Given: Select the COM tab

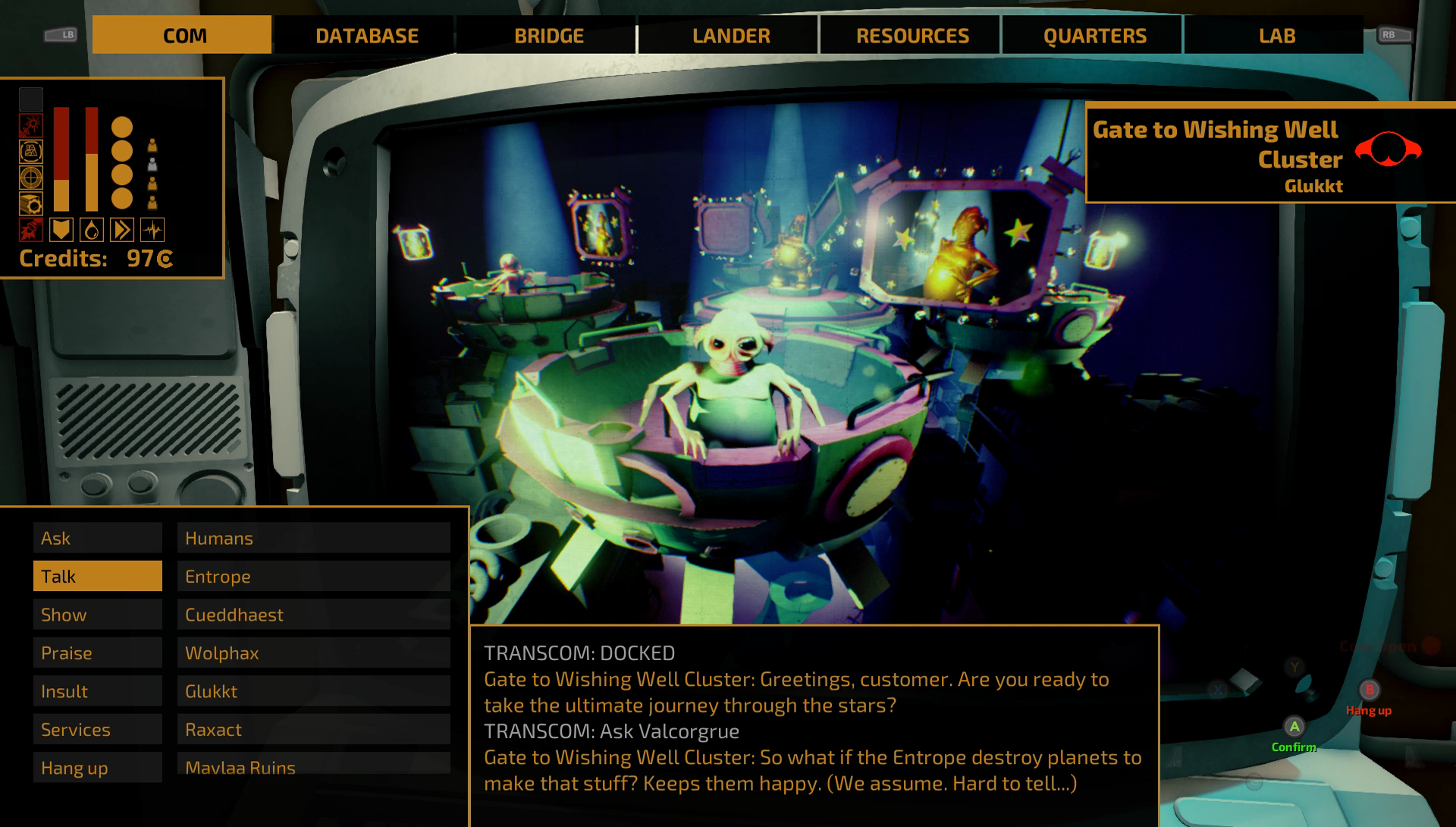Looking at the screenshot, I should [x=184, y=36].
